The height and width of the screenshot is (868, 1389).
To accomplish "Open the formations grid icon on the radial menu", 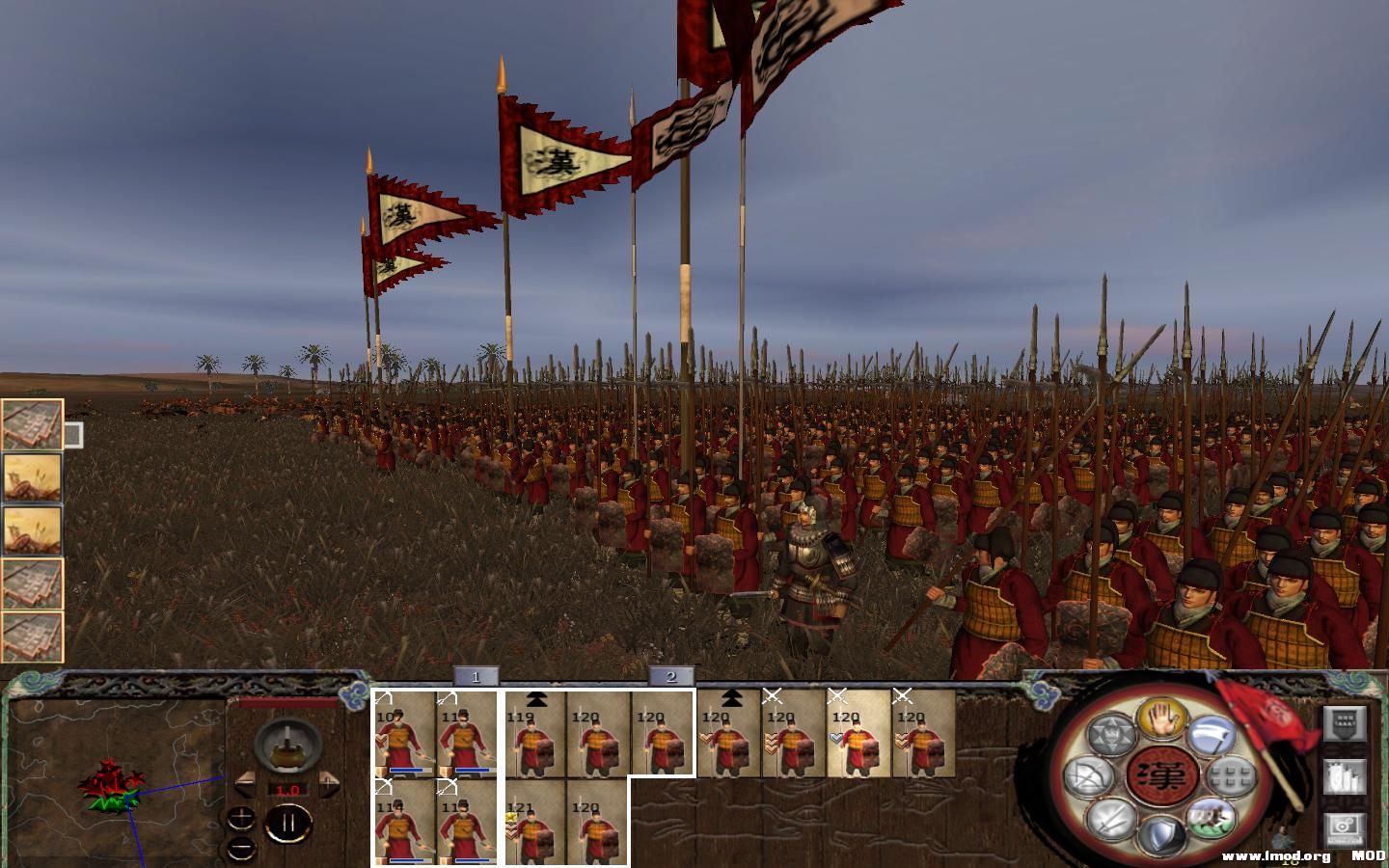I will (x=1229, y=774).
